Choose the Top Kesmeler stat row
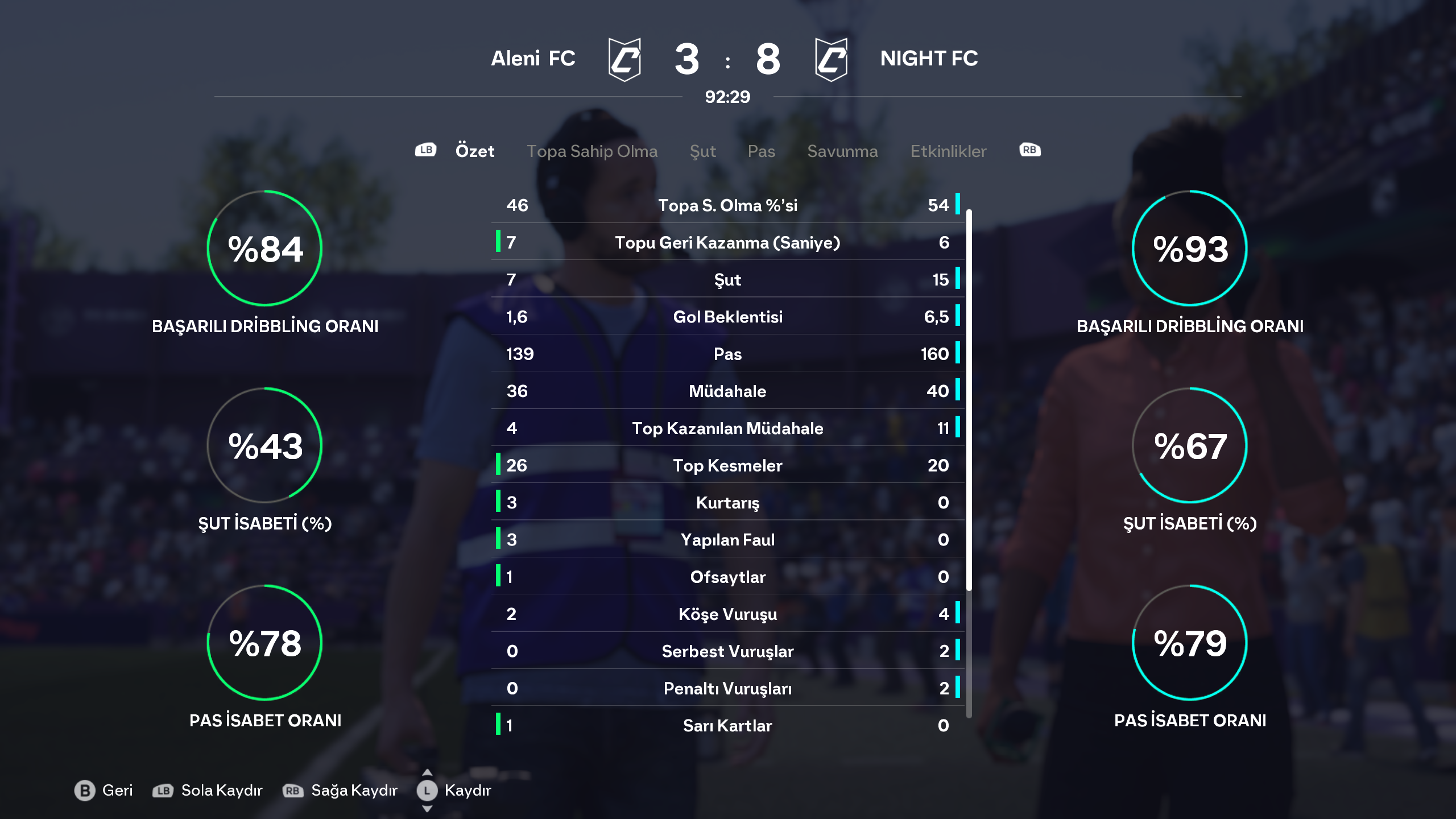1456x819 pixels. (727, 465)
